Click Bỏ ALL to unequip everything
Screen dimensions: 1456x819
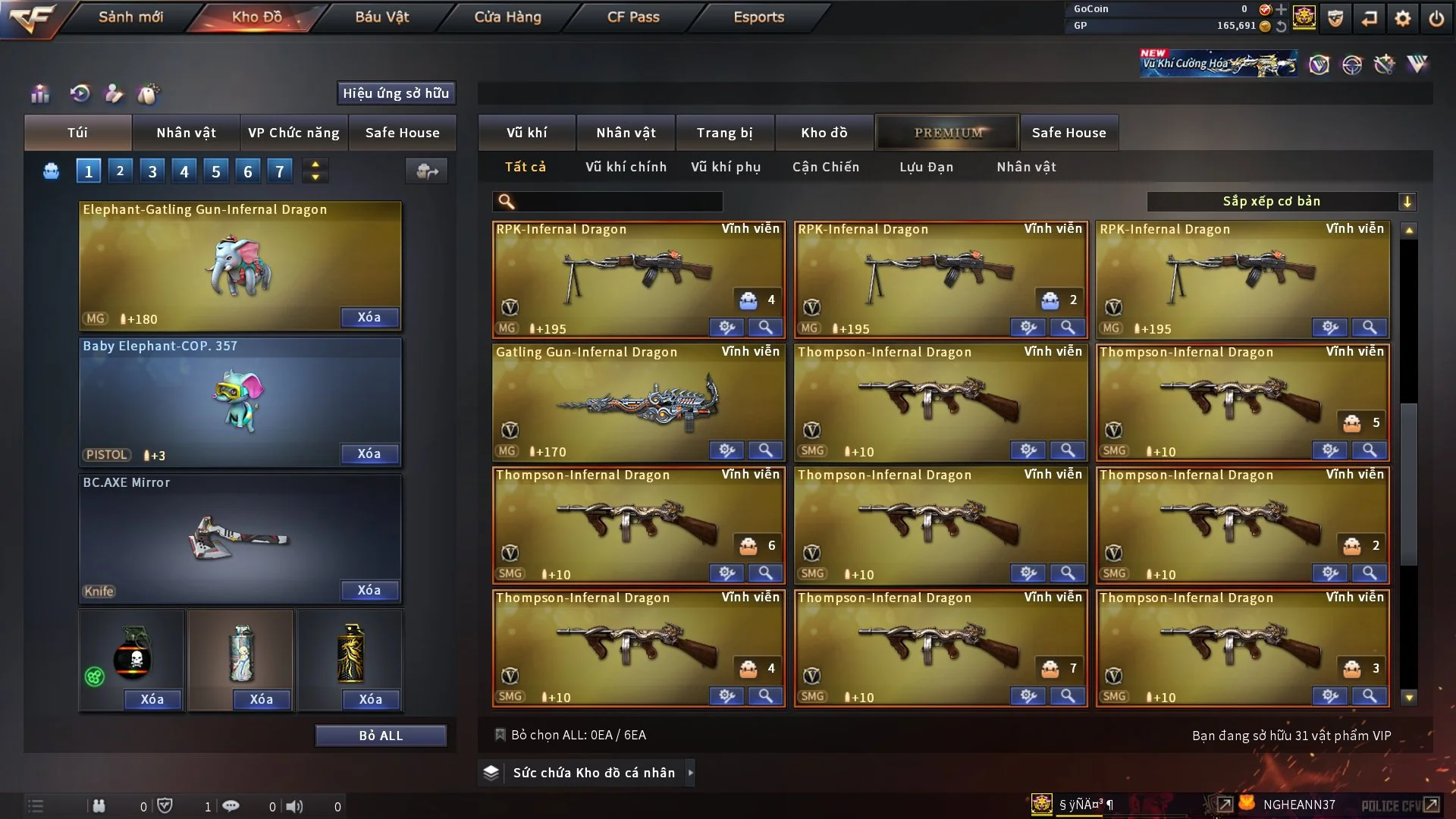pyautogui.click(x=381, y=736)
